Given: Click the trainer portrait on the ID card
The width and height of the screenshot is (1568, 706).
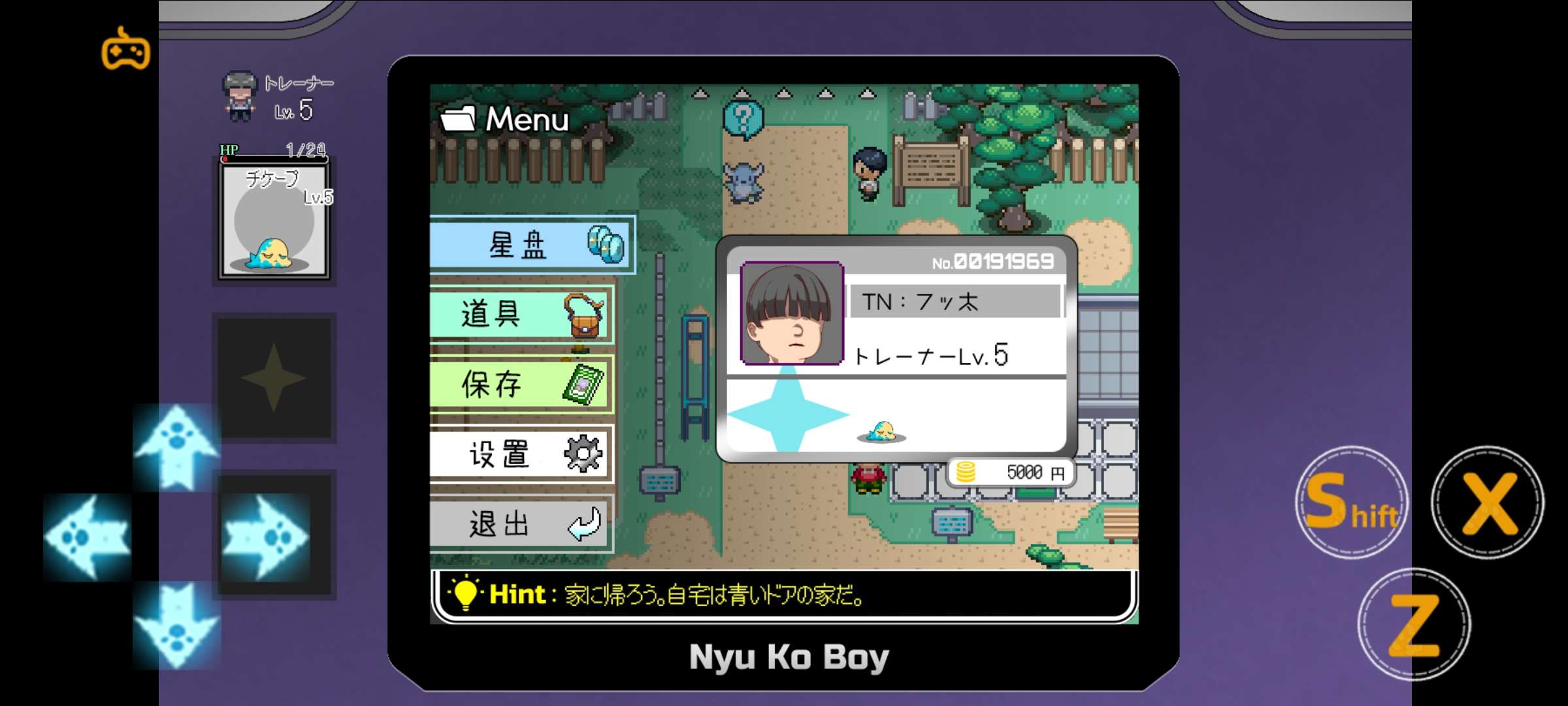Looking at the screenshot, I should (x=792, y=313).
